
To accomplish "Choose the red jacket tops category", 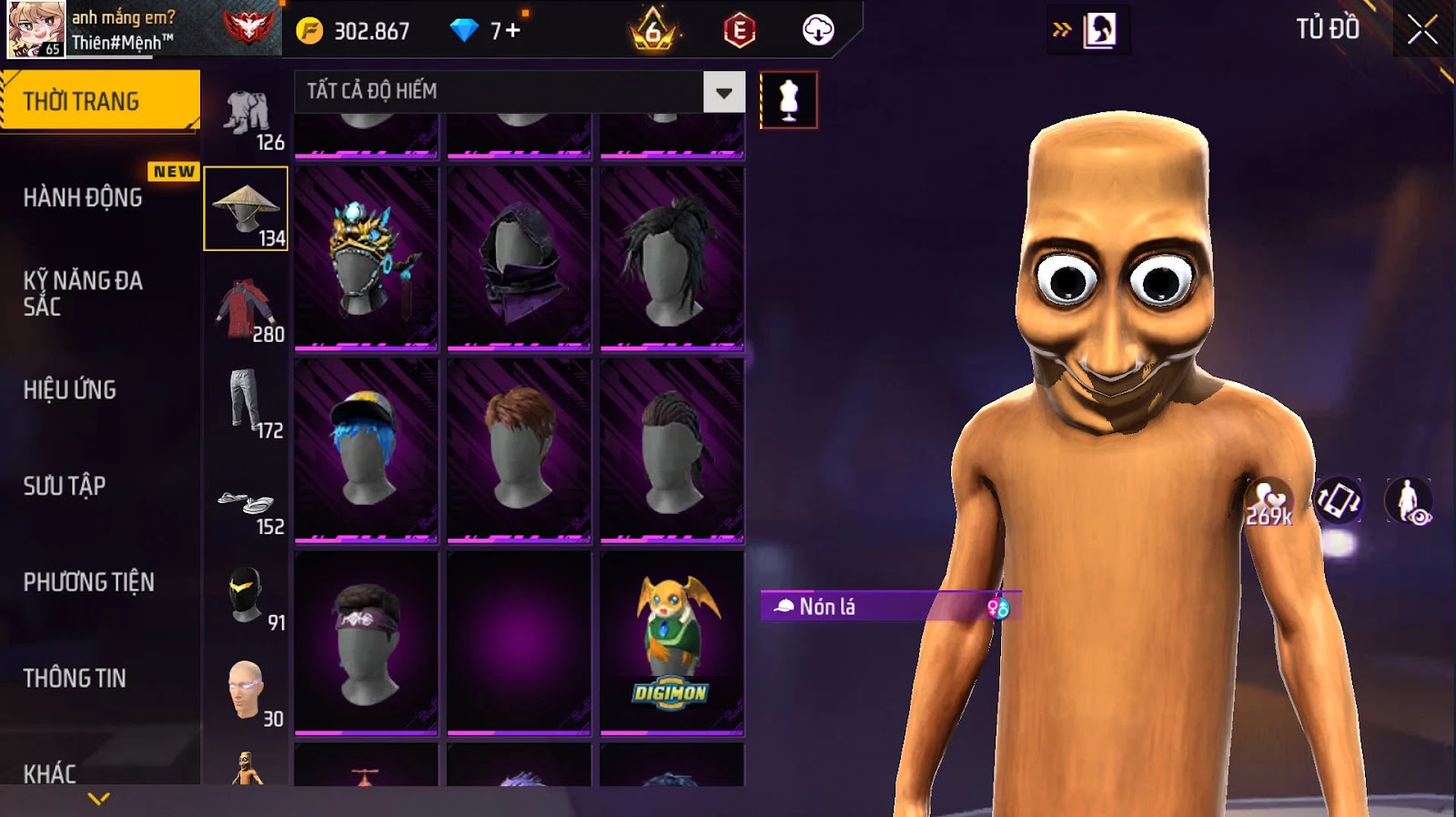I will pos(246,309).
